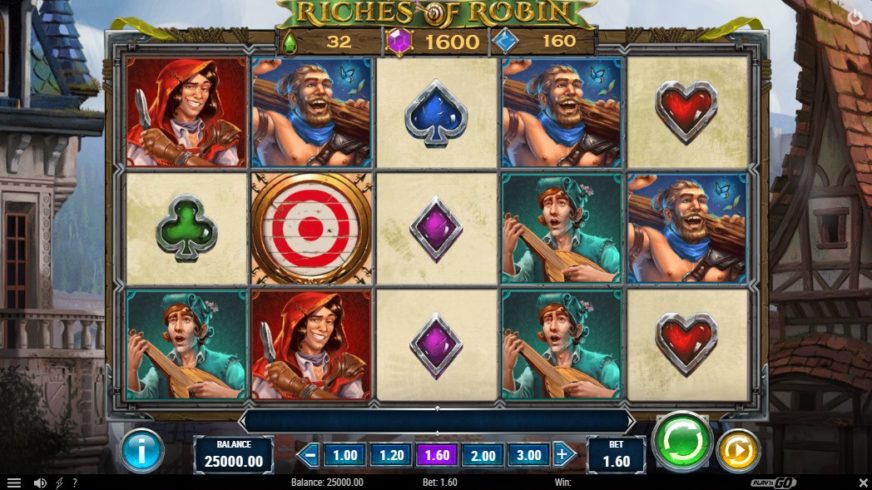Spin the reels with the green button
872x490 pixels.
682,441
